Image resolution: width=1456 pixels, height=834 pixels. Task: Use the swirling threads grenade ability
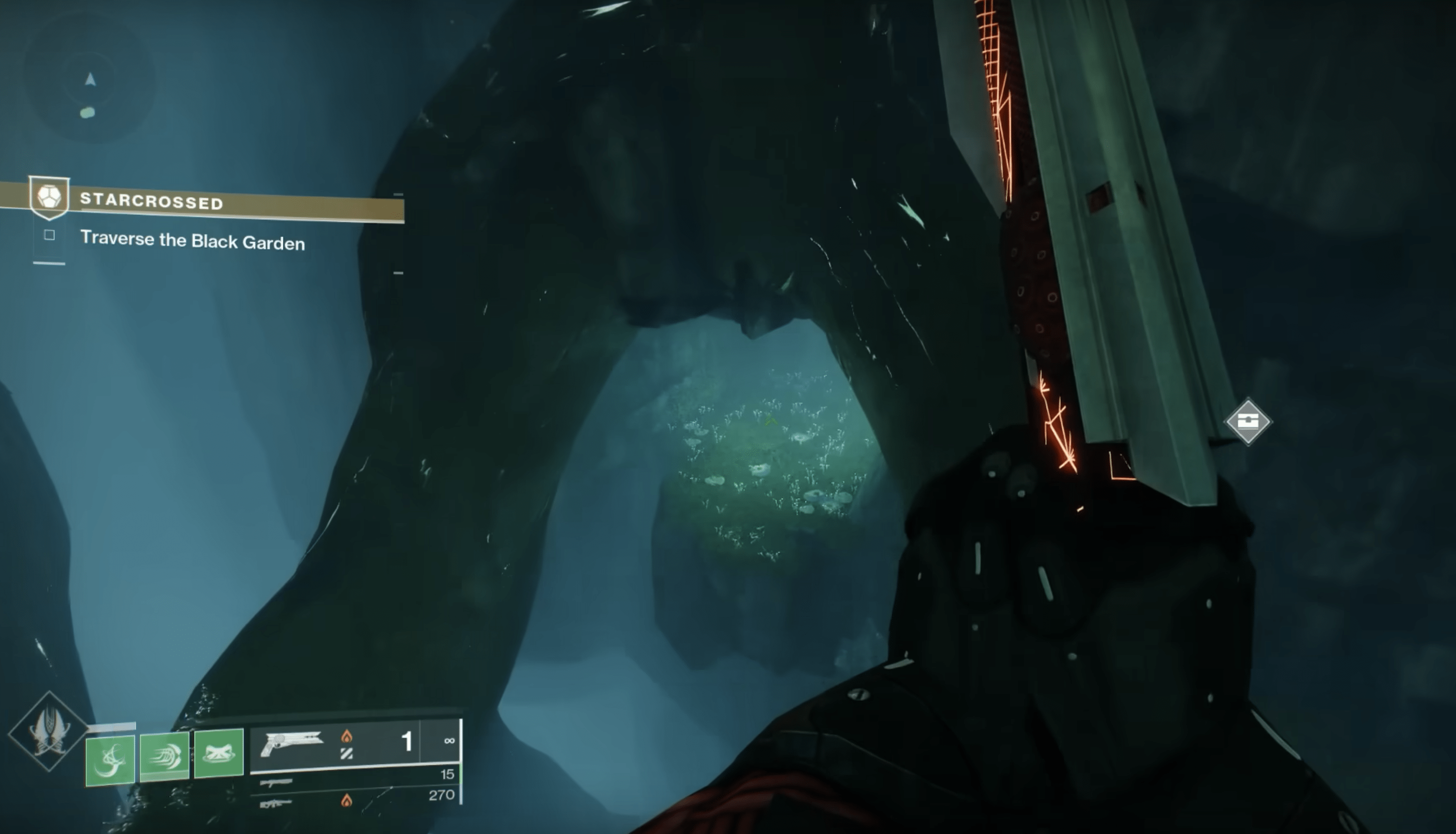pyautogui.click(x=110, y=760)
